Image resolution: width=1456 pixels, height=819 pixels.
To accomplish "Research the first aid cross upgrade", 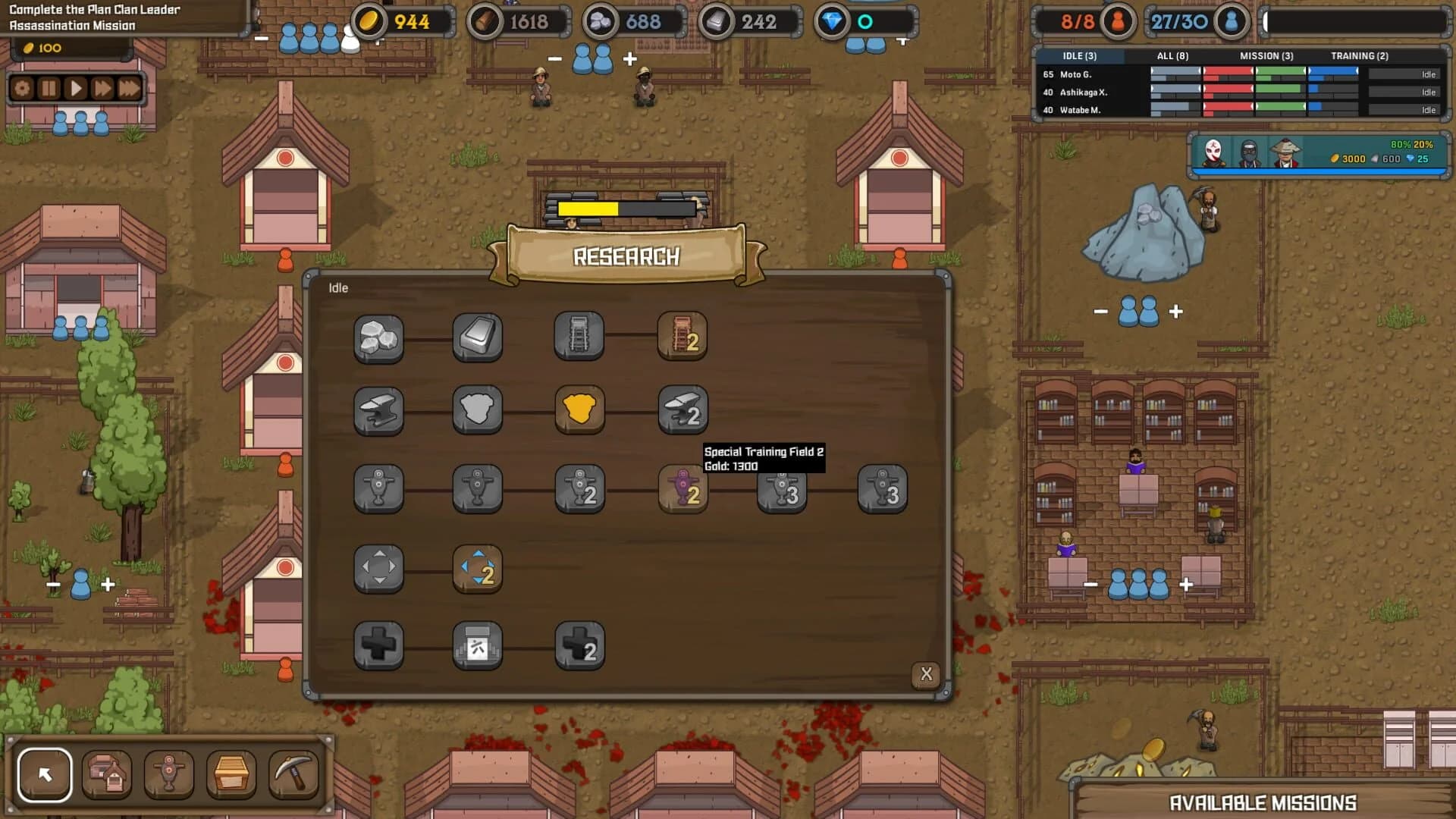I will point(378,645).
